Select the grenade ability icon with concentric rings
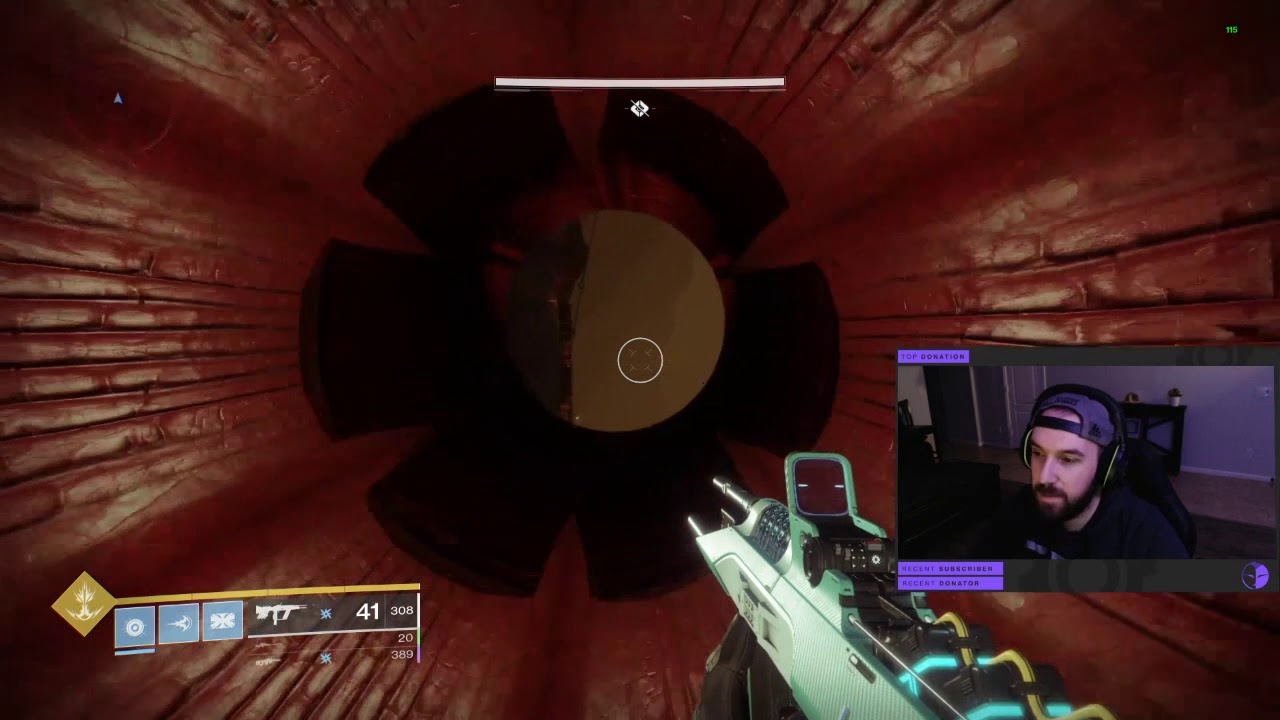 [x=135, y=626]
